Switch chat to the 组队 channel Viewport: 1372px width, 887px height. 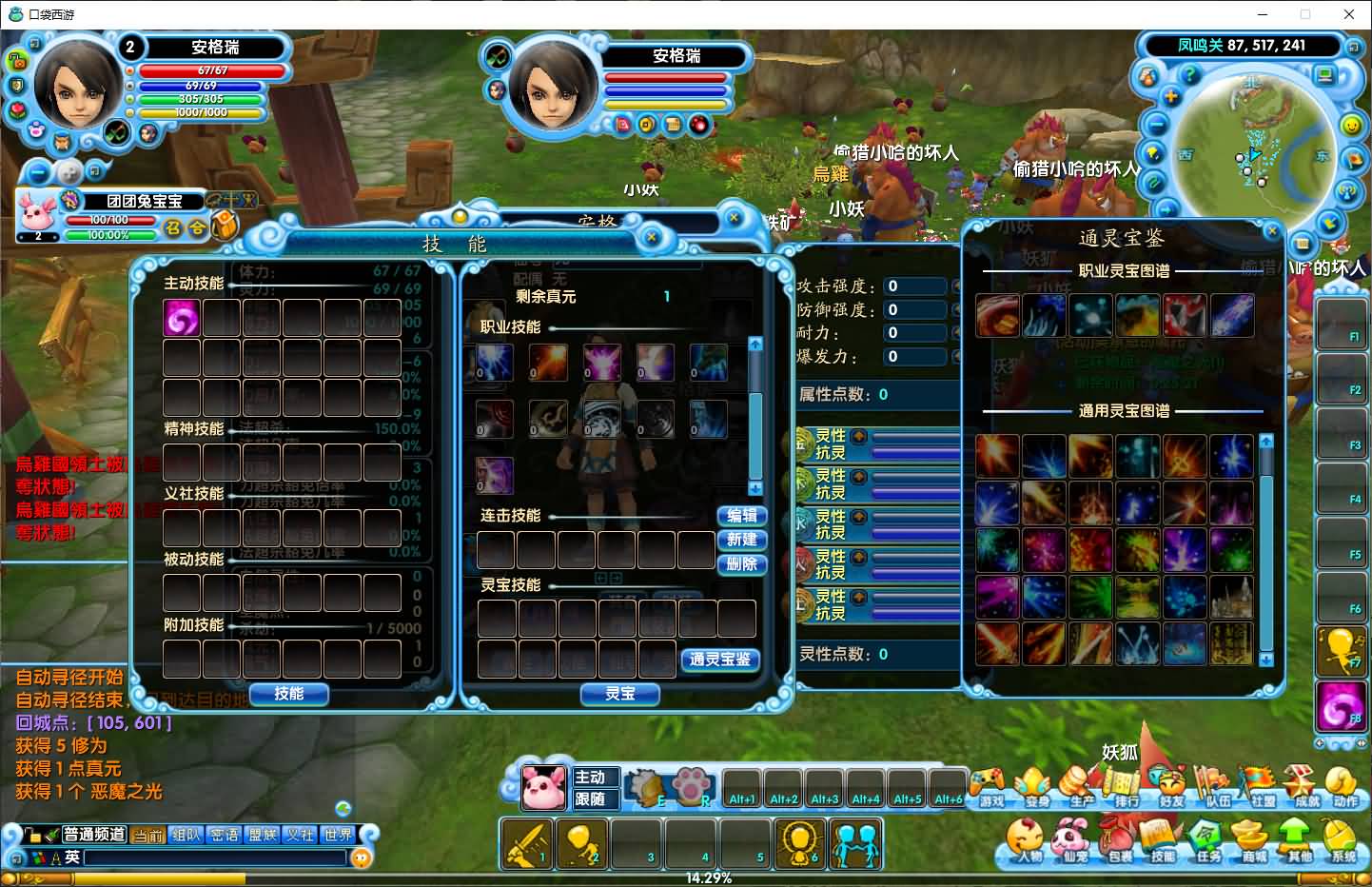pos(186,835)
